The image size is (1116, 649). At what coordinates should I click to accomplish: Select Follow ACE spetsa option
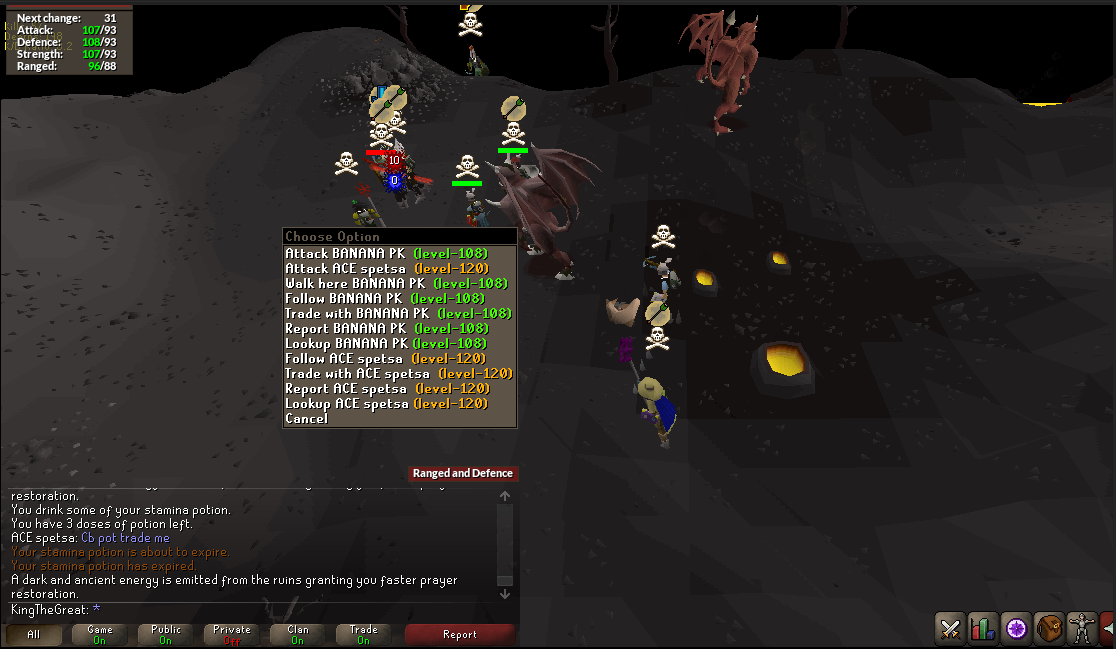tap(385, 358)
